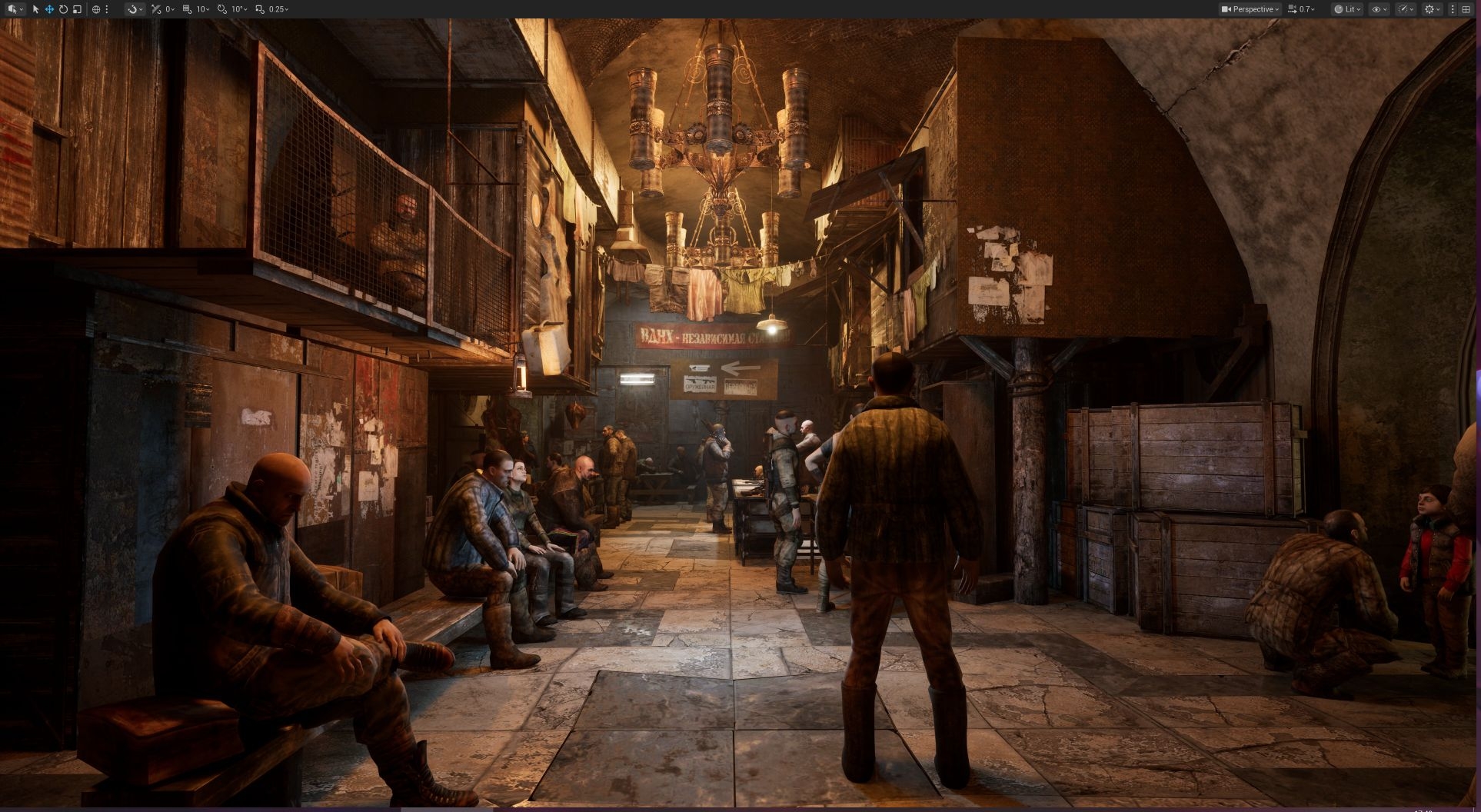Open the selection mode dropdown with cube icon
1481x812 pixels.
pos(15,9)
